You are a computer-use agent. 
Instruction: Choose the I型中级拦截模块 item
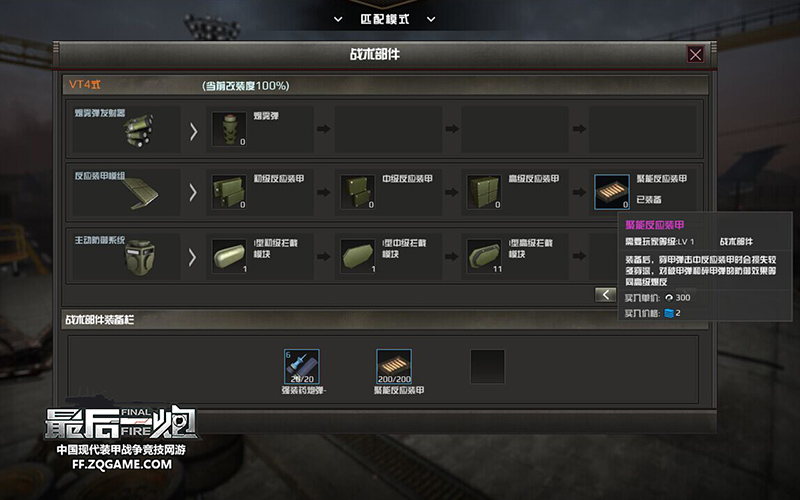[357, 254]
